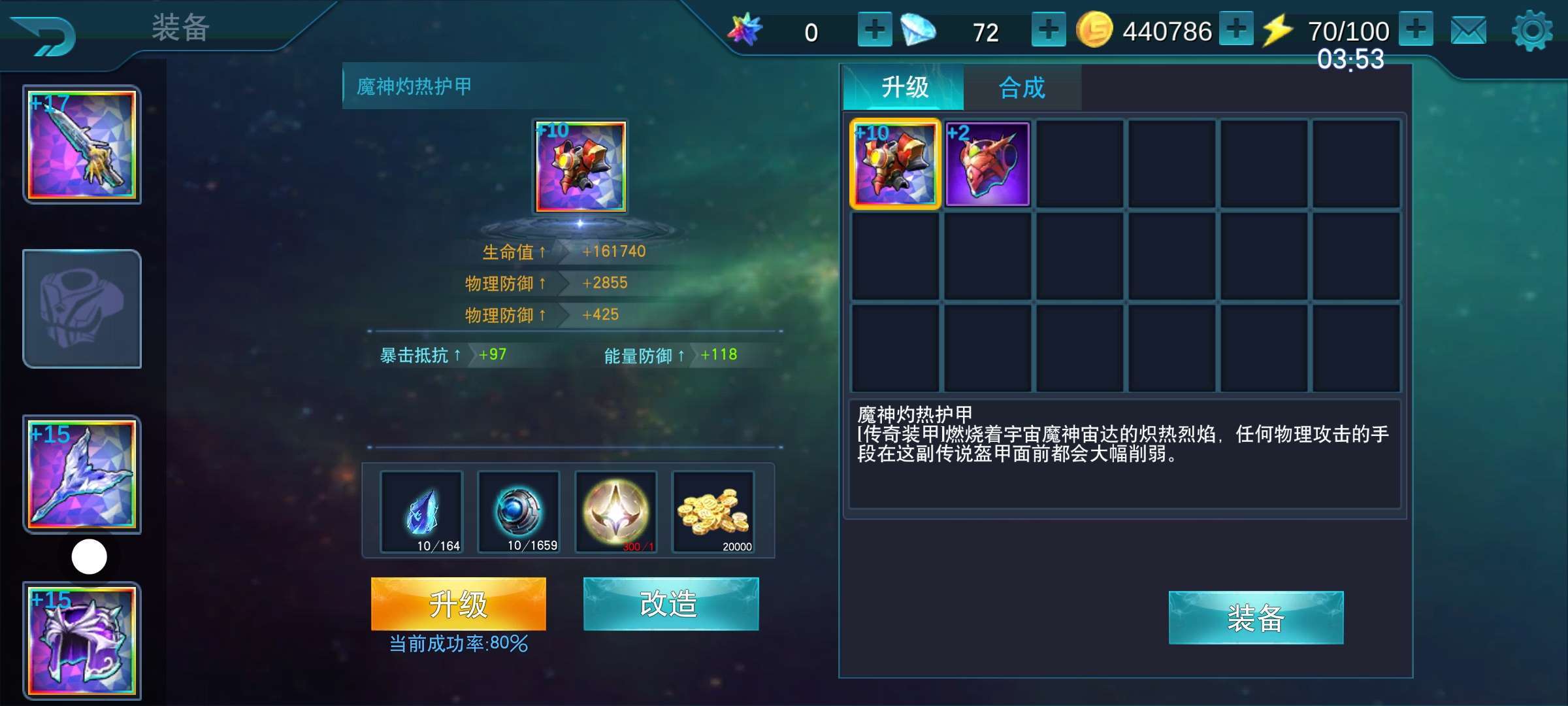This screenshot has width=1568, height=706.
Task: Open the empty chest armor slot
Action: [82, 309]
